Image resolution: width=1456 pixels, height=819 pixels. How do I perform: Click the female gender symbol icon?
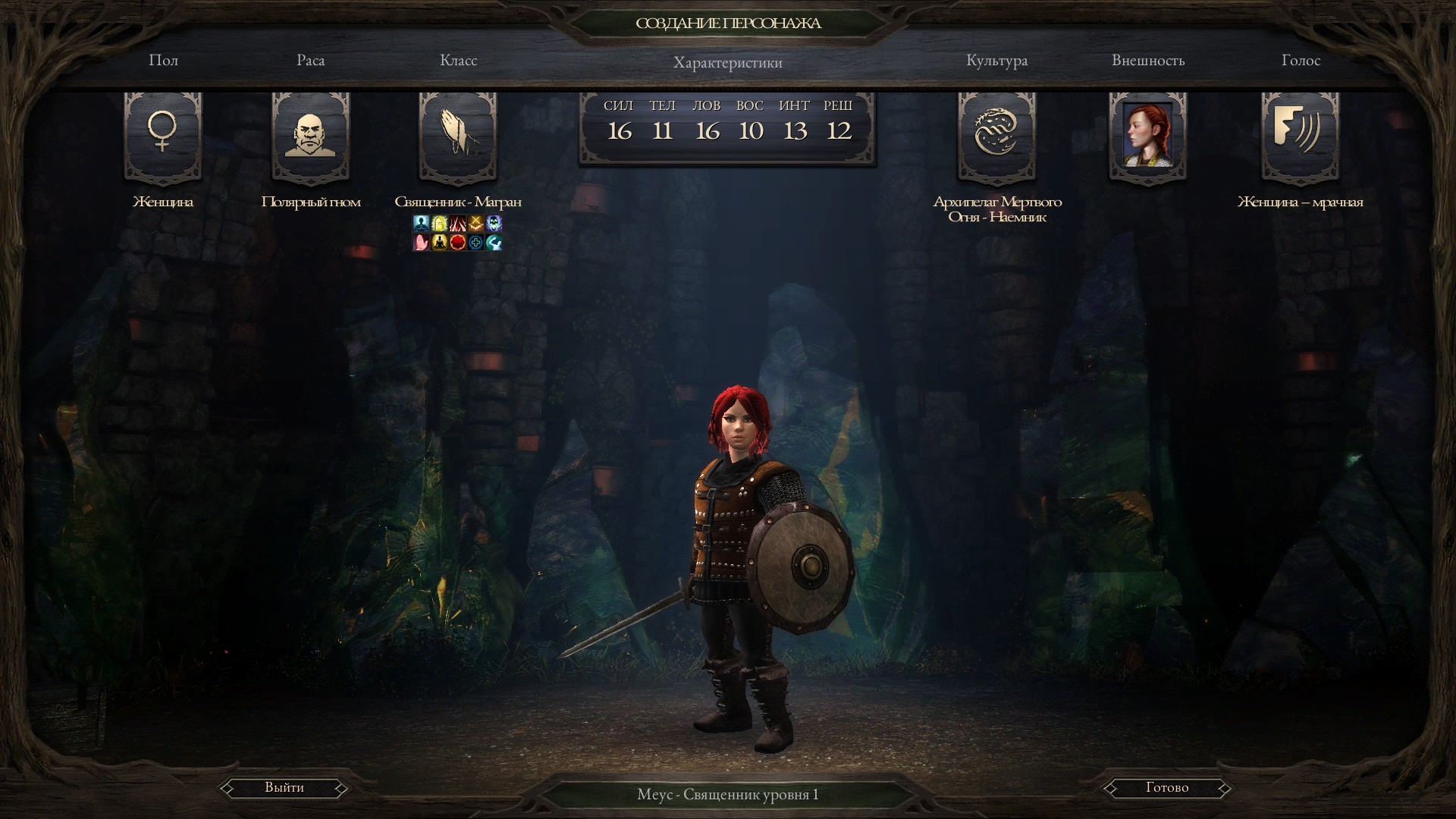point(162,133)
